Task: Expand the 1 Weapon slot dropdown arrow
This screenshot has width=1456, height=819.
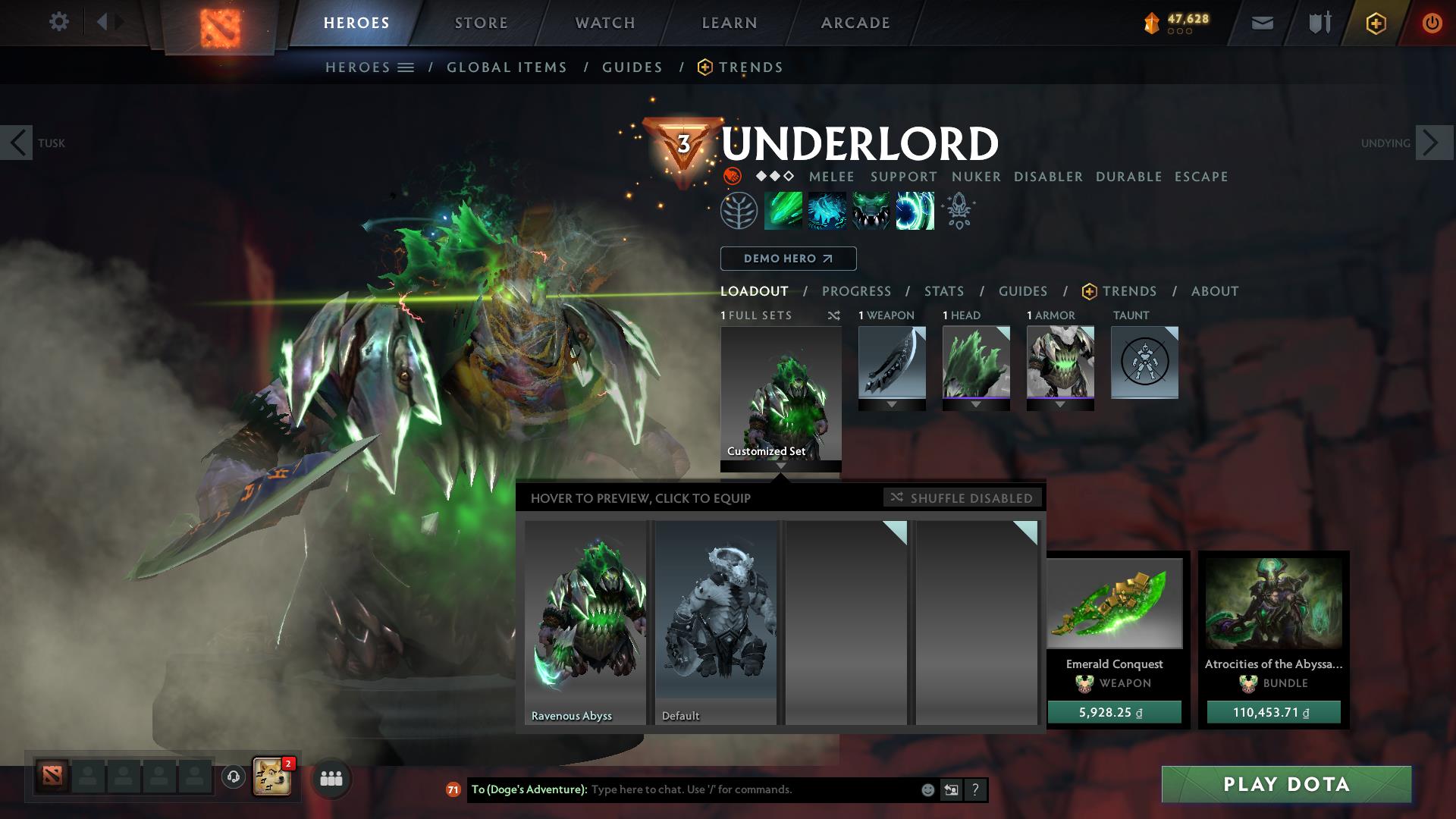Action: click(x=892, y=403)
